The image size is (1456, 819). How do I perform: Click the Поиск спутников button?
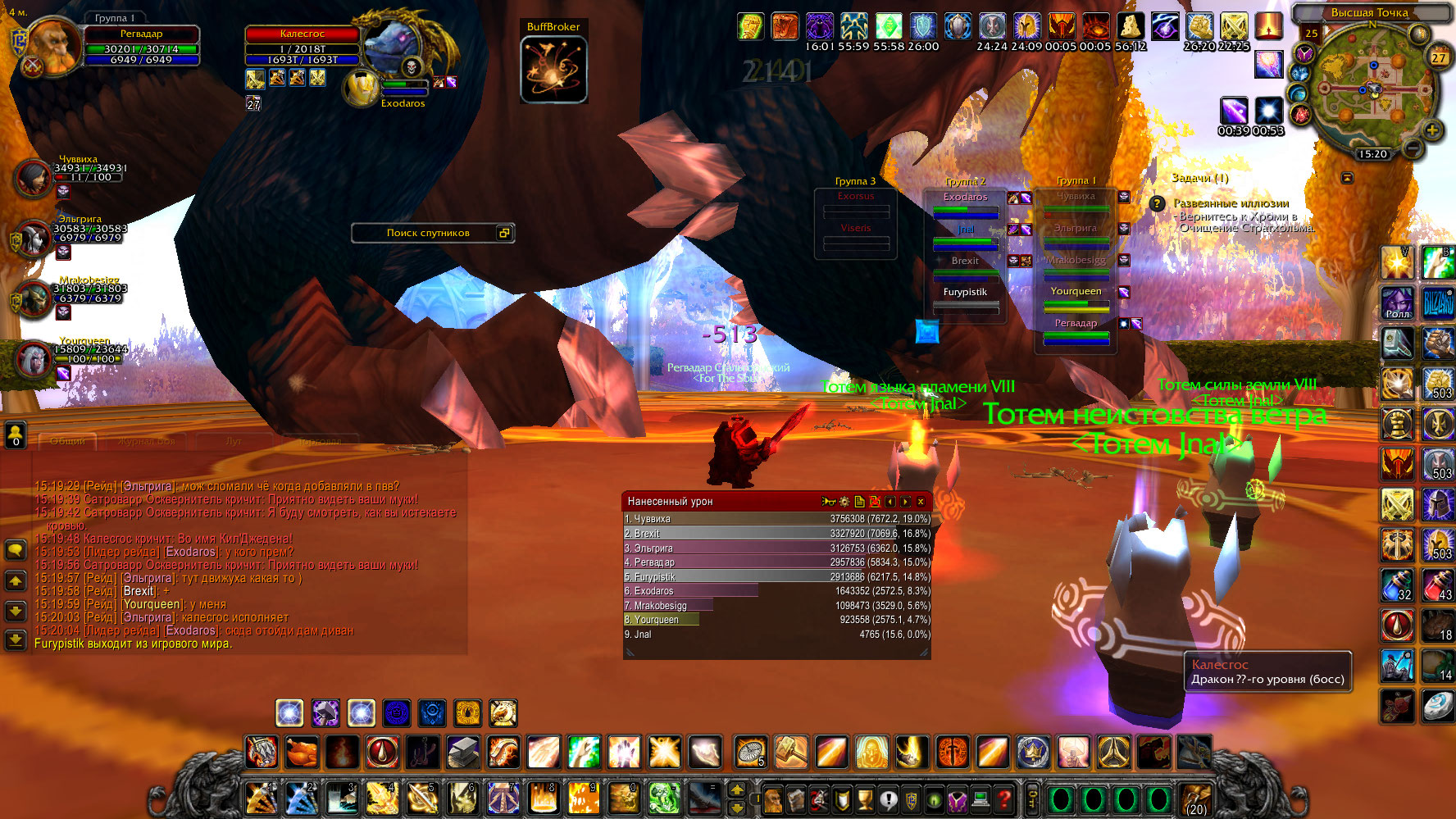point(428,233)
